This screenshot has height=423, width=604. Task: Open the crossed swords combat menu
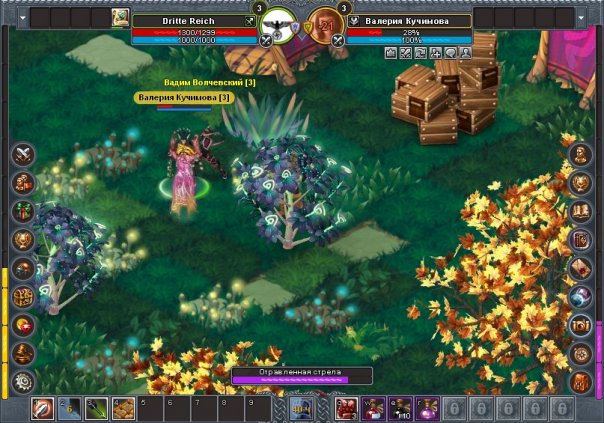coord(23,154)
